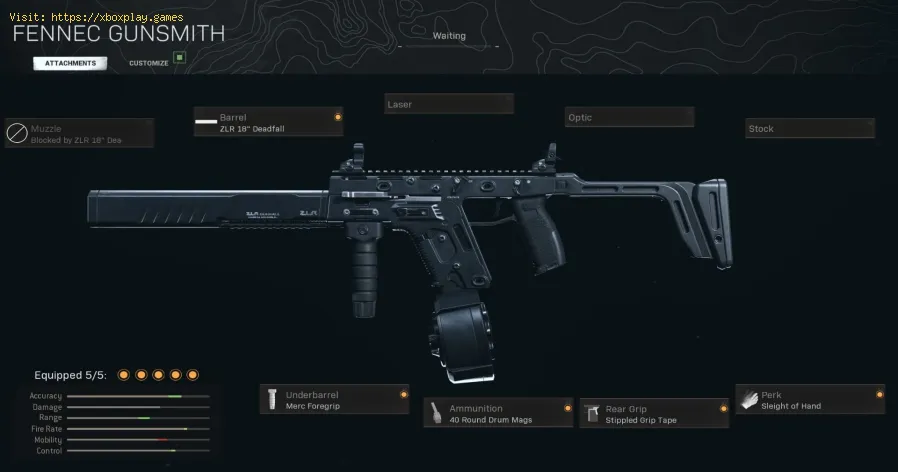
Task: Open the Optic attachment slot
Action: coord(629,117)
